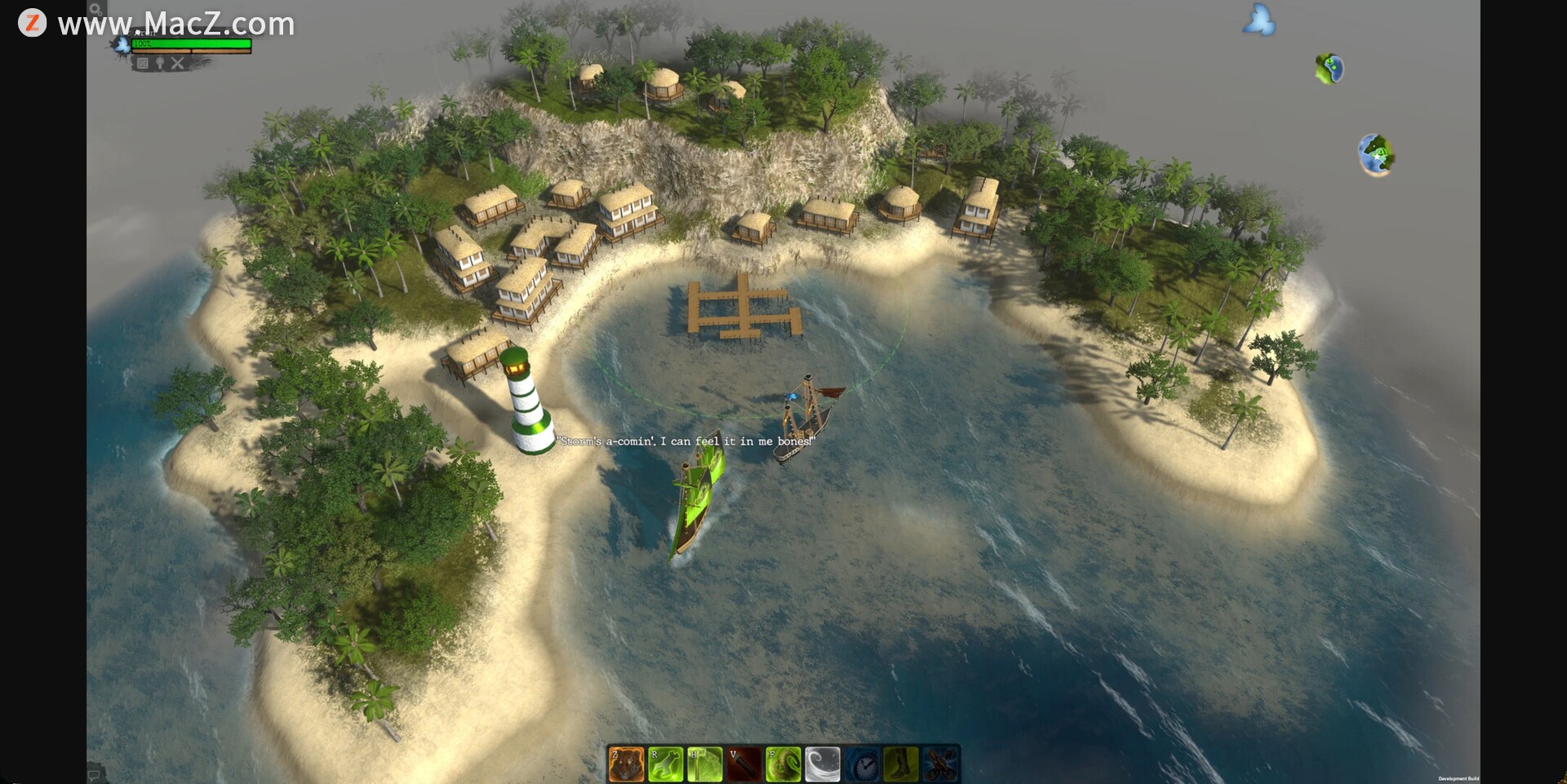Fire the dark red cannon ability
The width and height of the screenshot is (1567, 784).
click(x=744, y=765)
